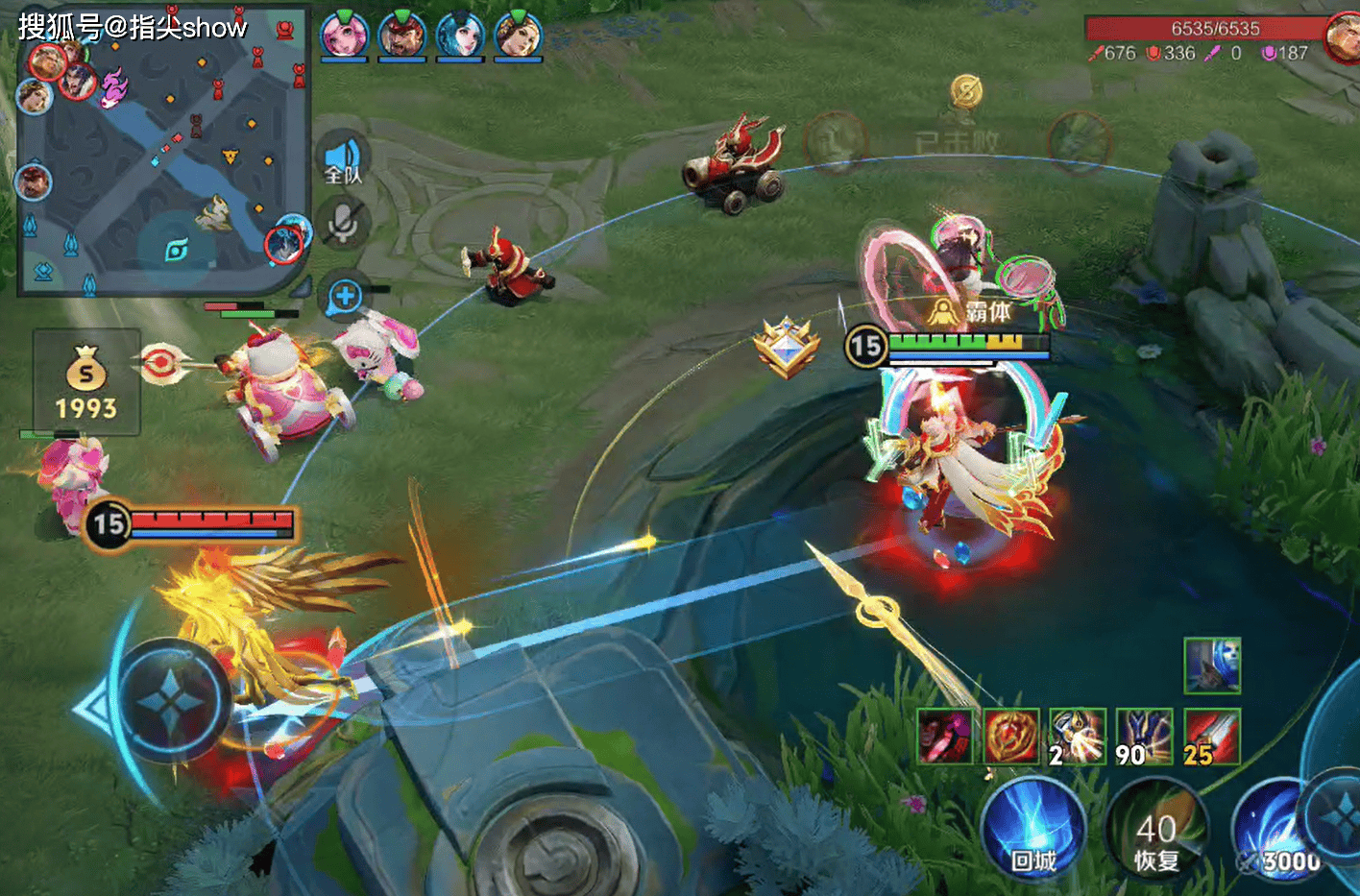
Task: Activate the 回城 recall button
Action: coord(1033,829)
